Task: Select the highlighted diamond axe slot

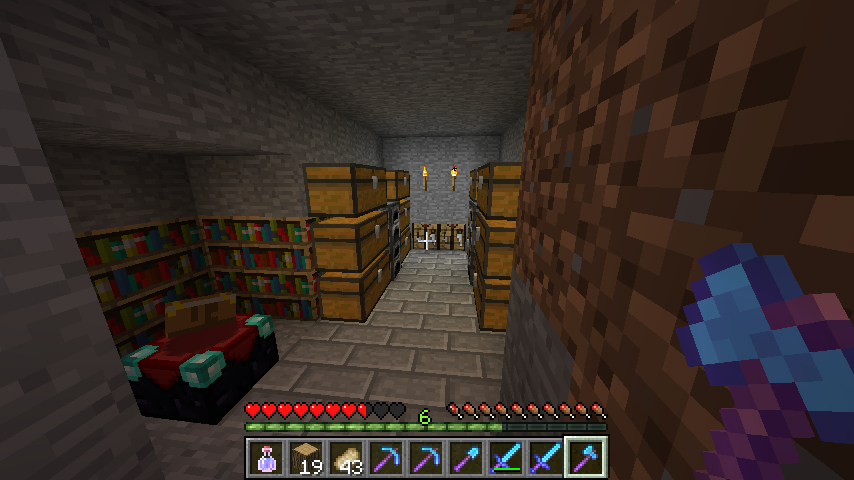Action: 586,458
